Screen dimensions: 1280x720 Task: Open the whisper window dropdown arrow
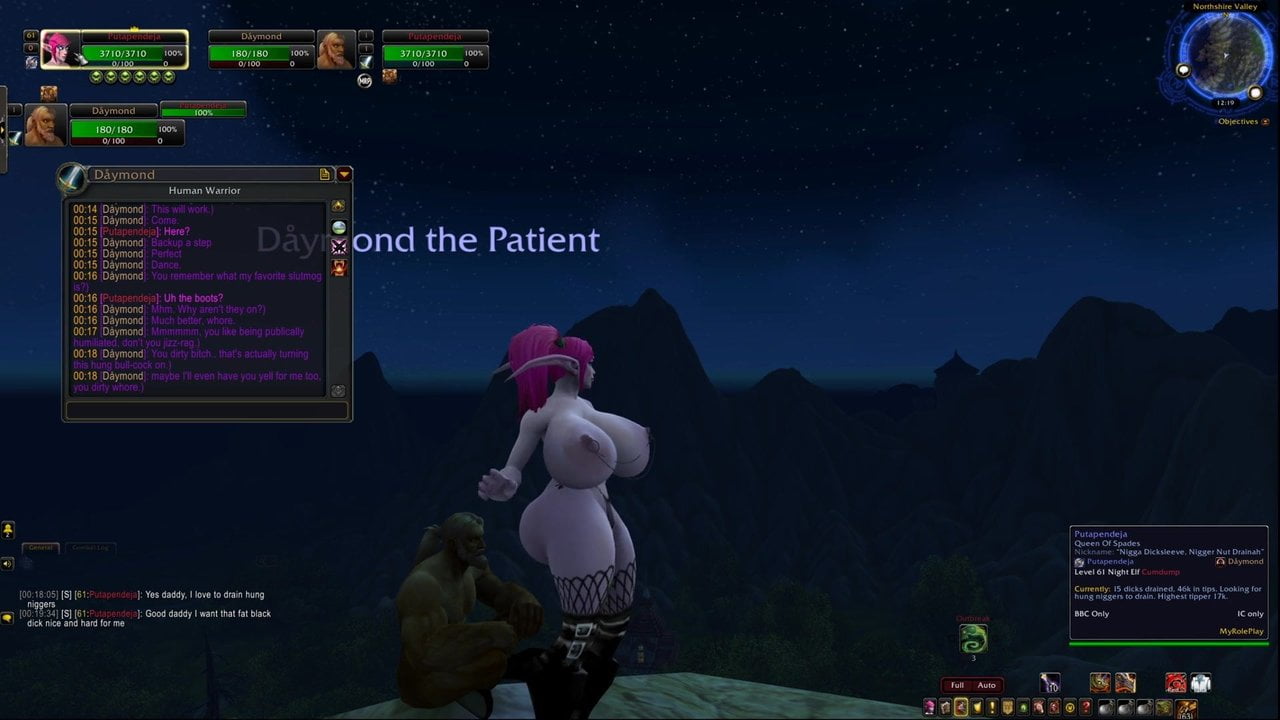[344, 174]
